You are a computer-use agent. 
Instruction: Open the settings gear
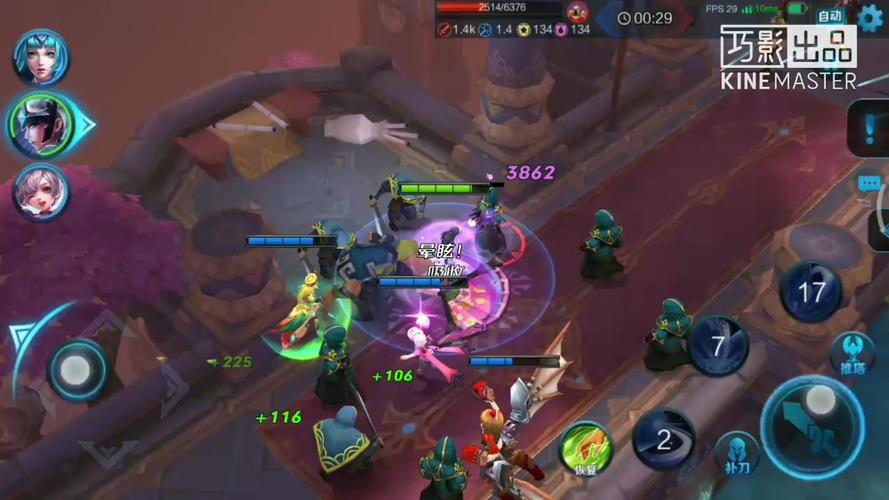(x=871, y=16)
